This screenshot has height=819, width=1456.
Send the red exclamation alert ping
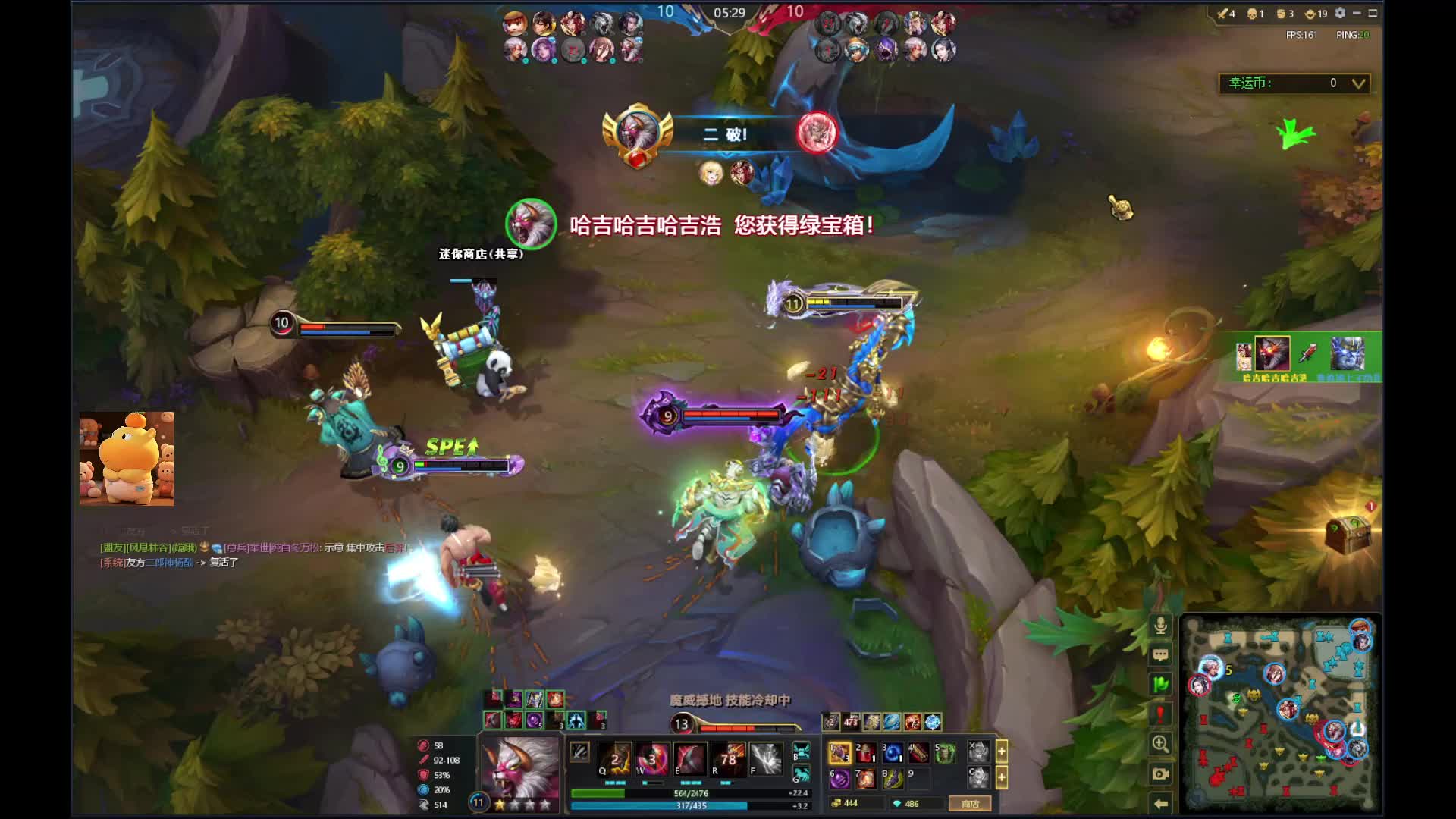1160,714
